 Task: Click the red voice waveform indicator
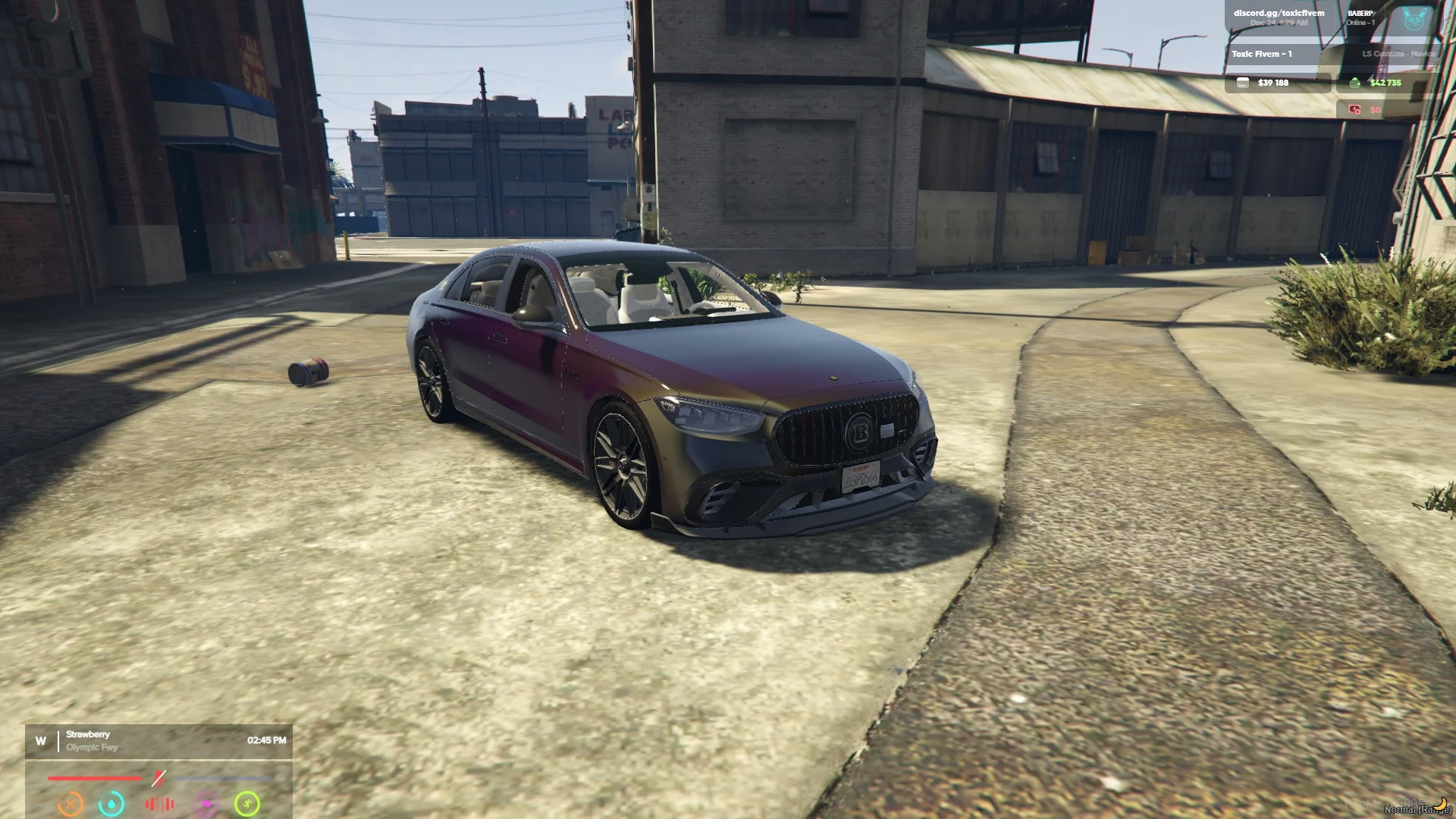pos(159,803)
